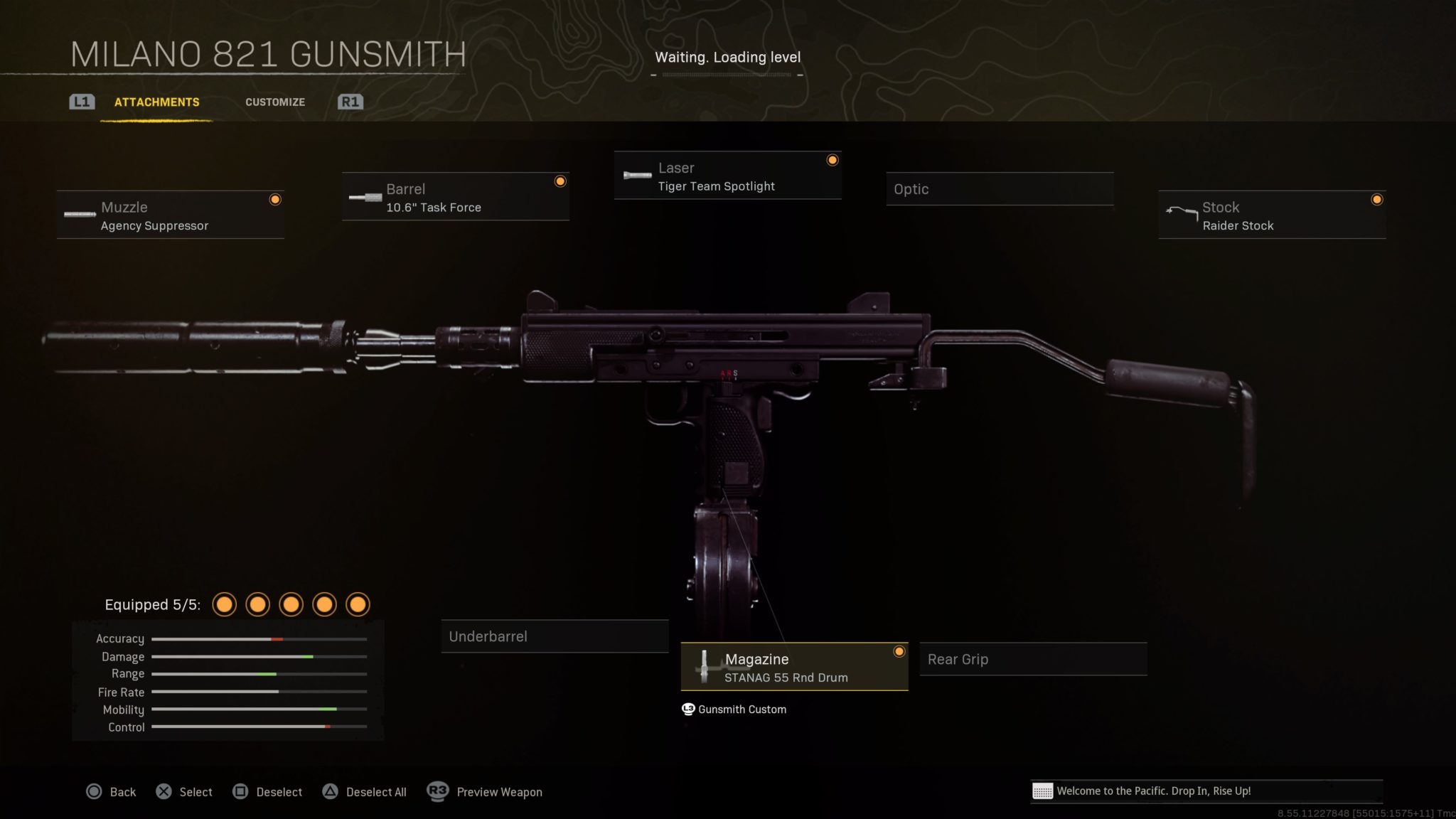
Task: Select the Muzzle attachment icon
Action: 78,214
